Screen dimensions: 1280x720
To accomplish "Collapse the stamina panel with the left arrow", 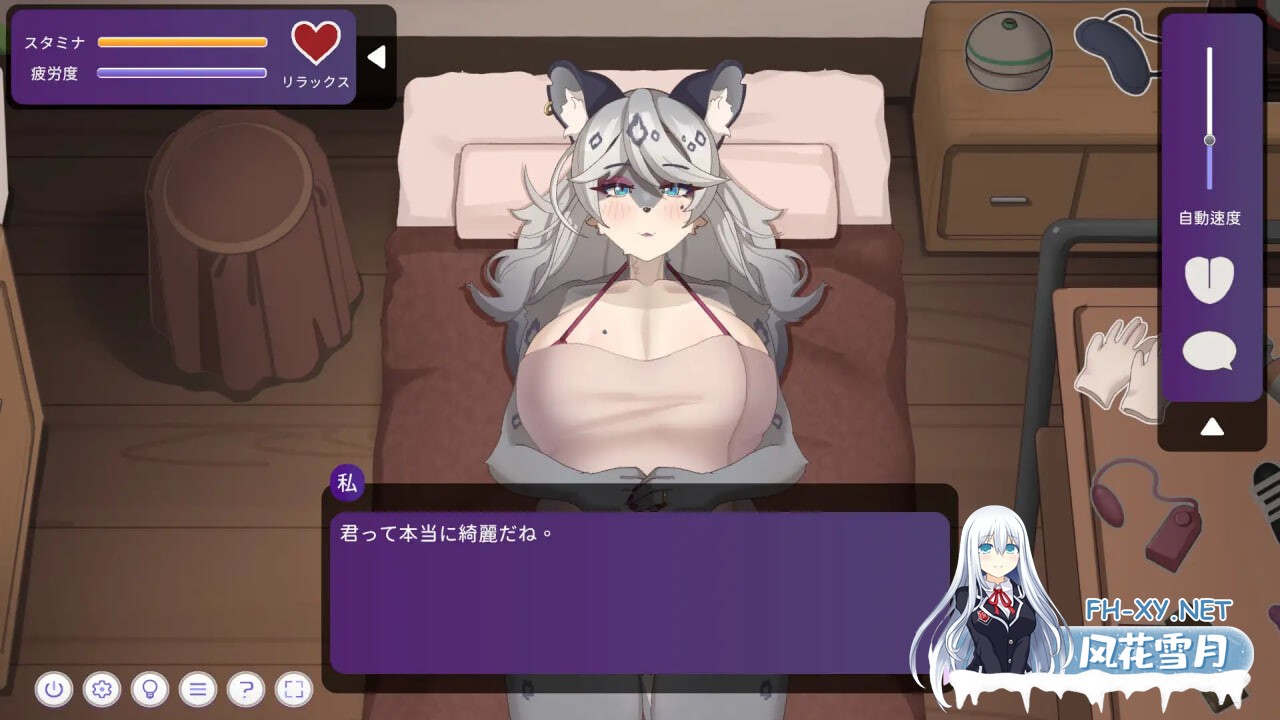I will click(376, 57).
